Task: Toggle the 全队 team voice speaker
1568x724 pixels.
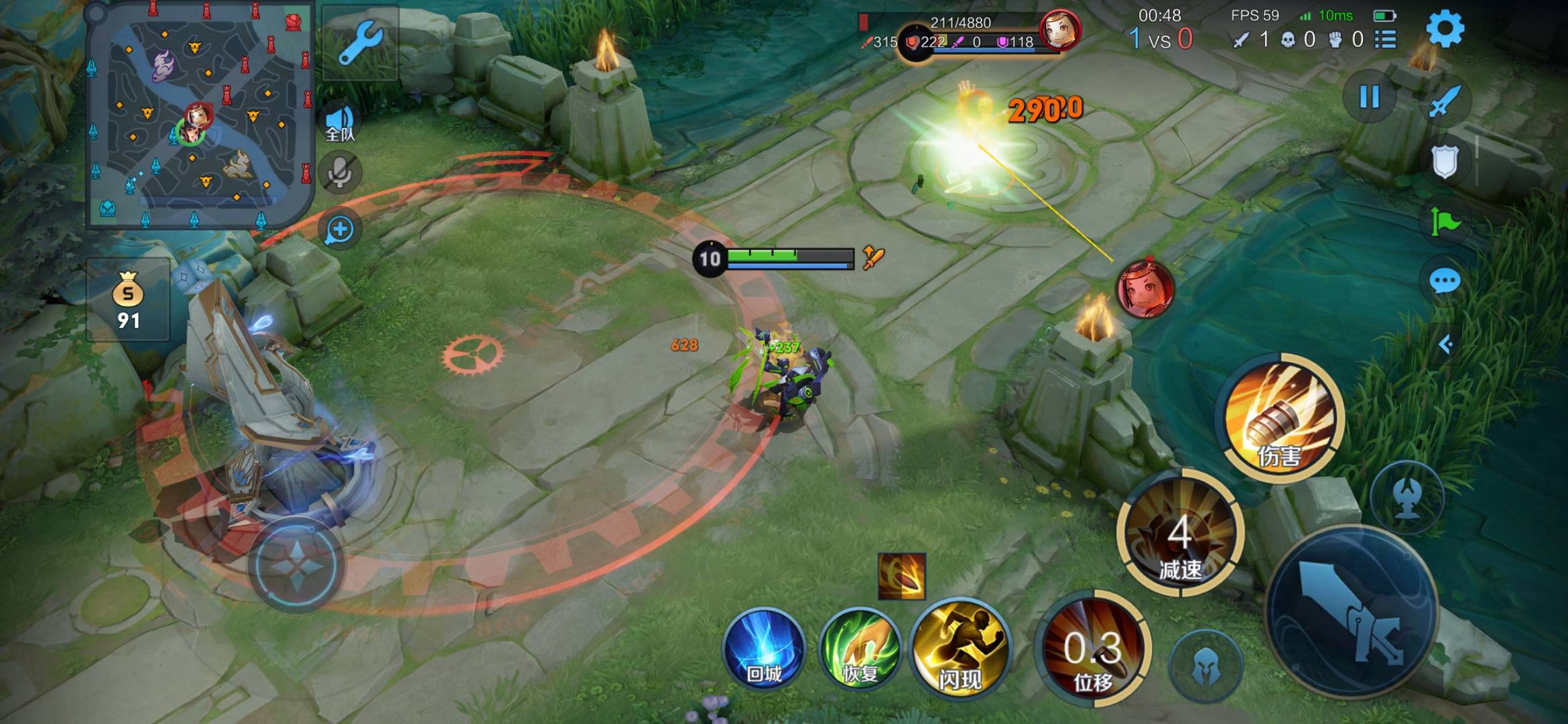Action: tap(340, 123)
